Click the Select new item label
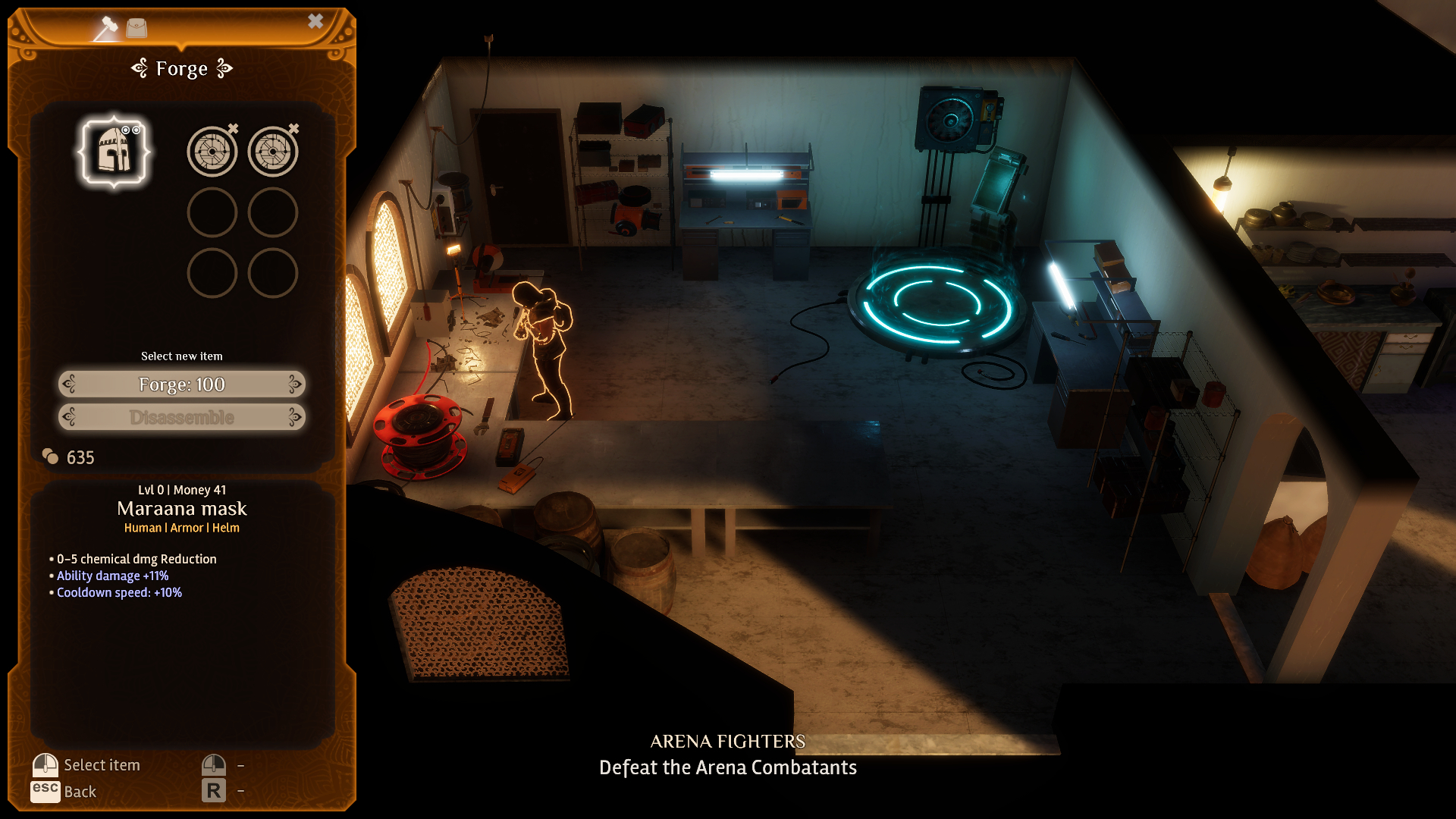The image size is (1456, 819). point(181,355)
